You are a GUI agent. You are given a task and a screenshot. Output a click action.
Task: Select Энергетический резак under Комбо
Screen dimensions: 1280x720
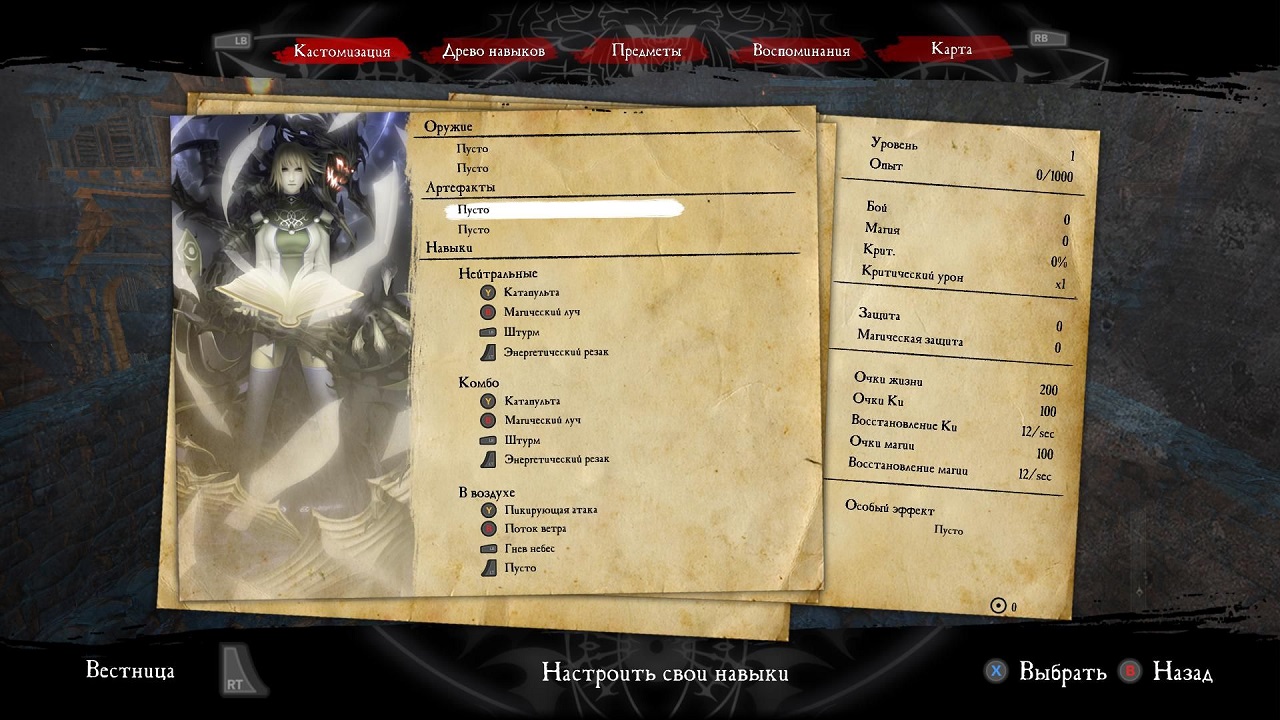556,460
